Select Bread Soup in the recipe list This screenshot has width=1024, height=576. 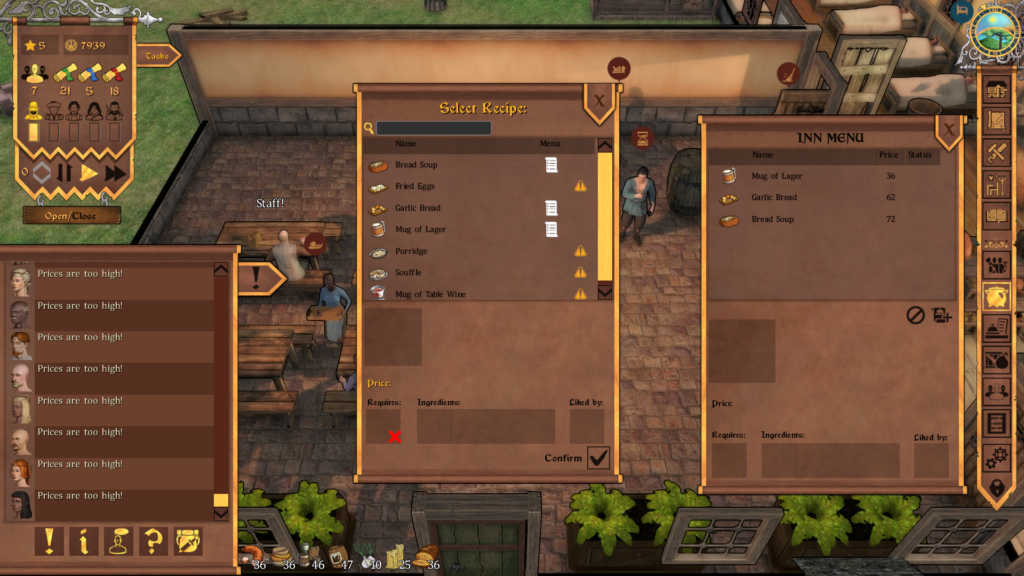tap(416, 165)
